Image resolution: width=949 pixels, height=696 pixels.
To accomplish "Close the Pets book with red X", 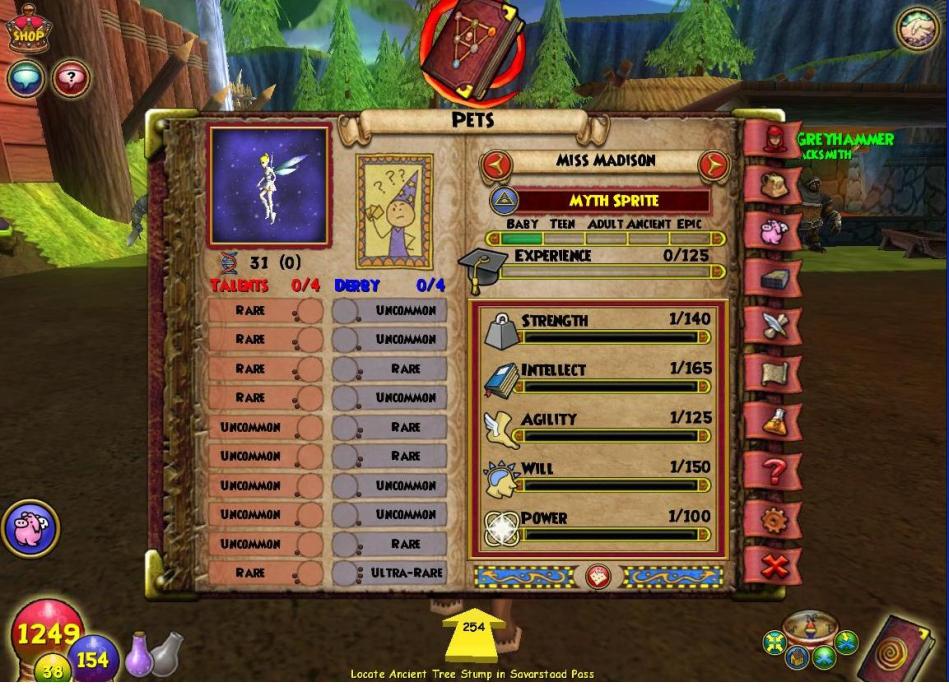I will (773, 567).
